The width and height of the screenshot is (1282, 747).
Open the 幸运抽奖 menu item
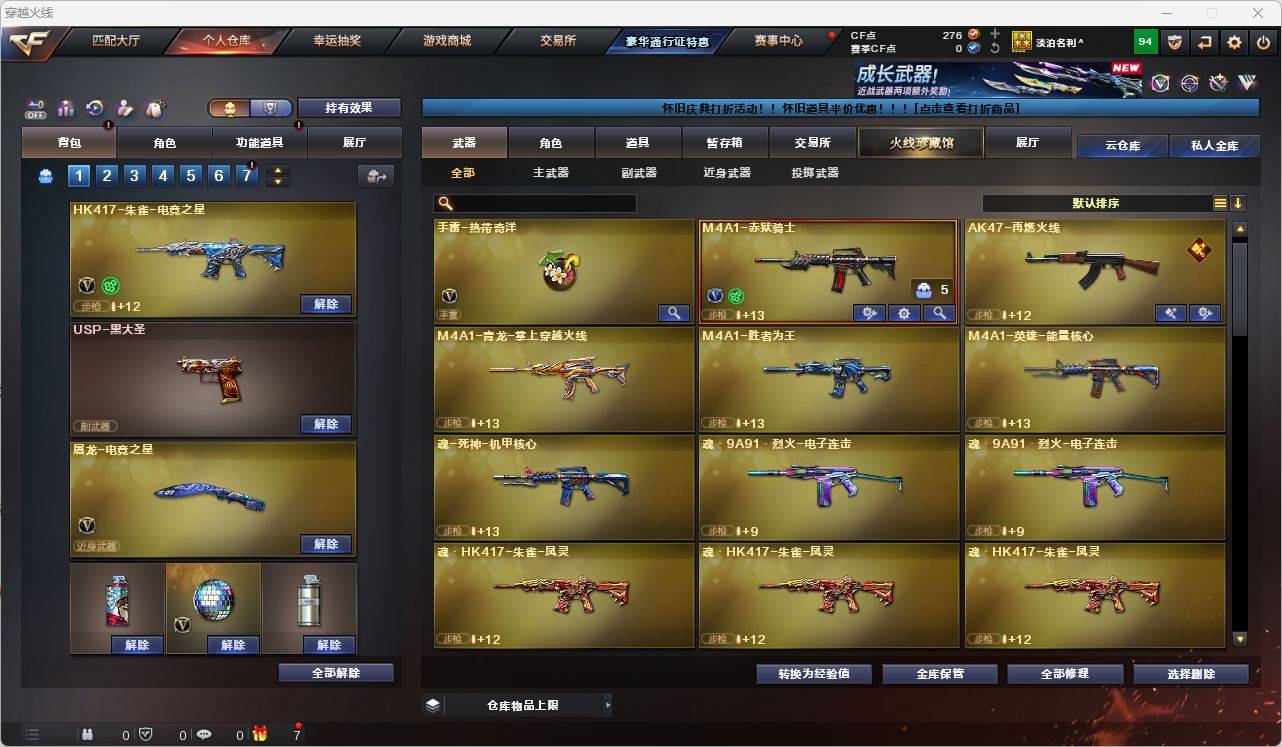335,41
